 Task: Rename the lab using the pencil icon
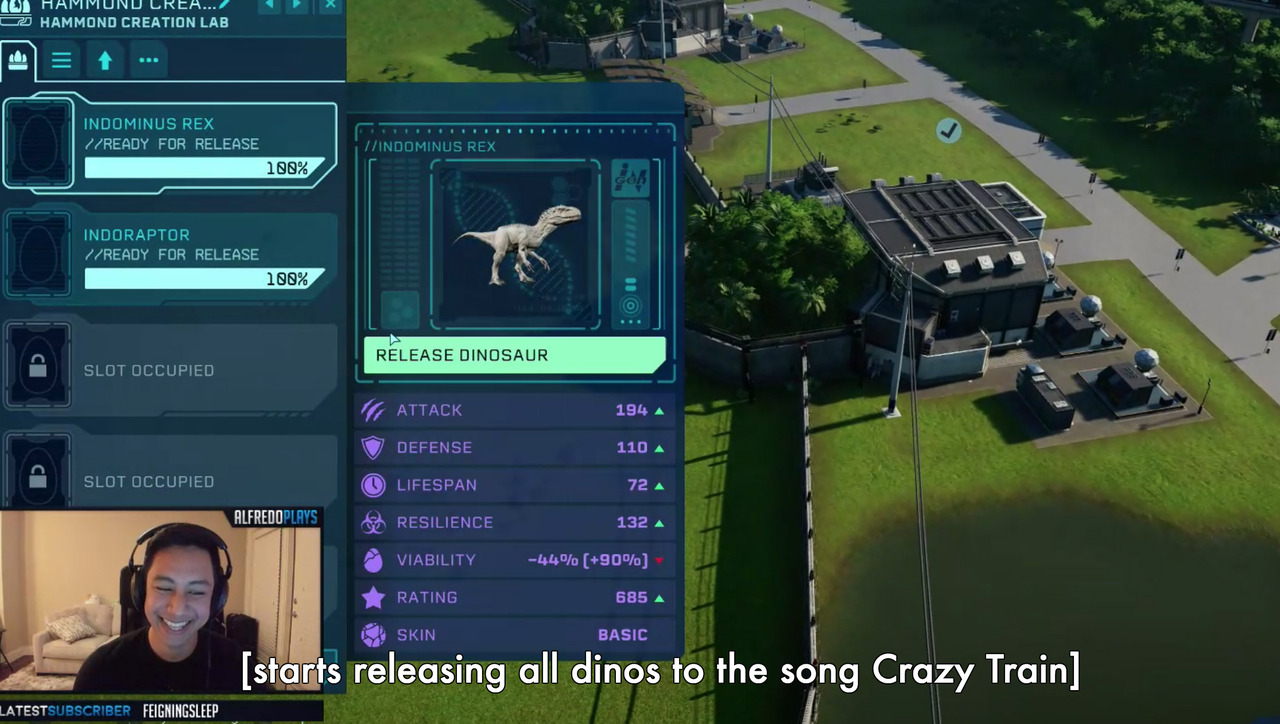pos(225,4)
